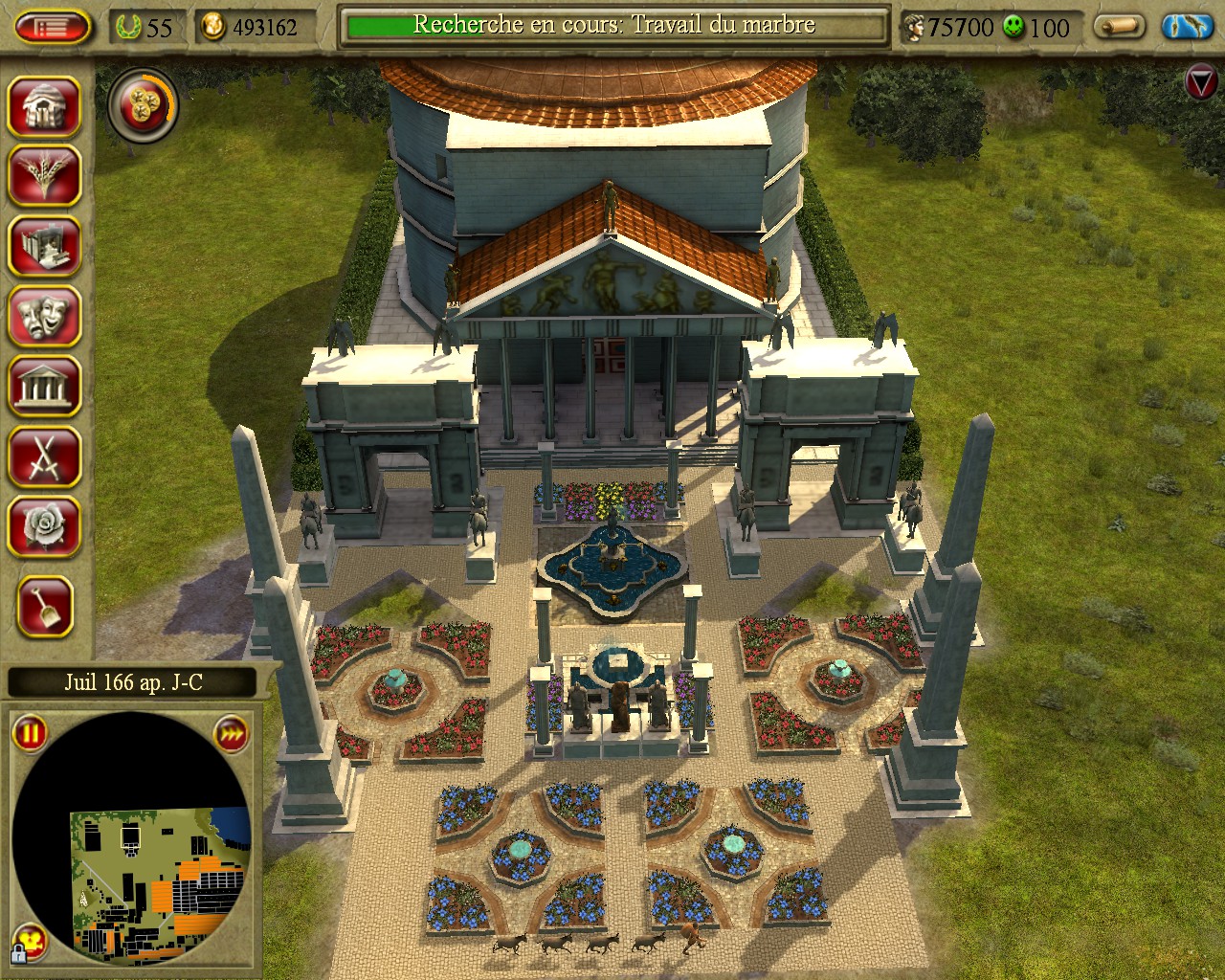Select the crossed swords military category
Viewport: 1225px width, 980px height.
point(44,457)
